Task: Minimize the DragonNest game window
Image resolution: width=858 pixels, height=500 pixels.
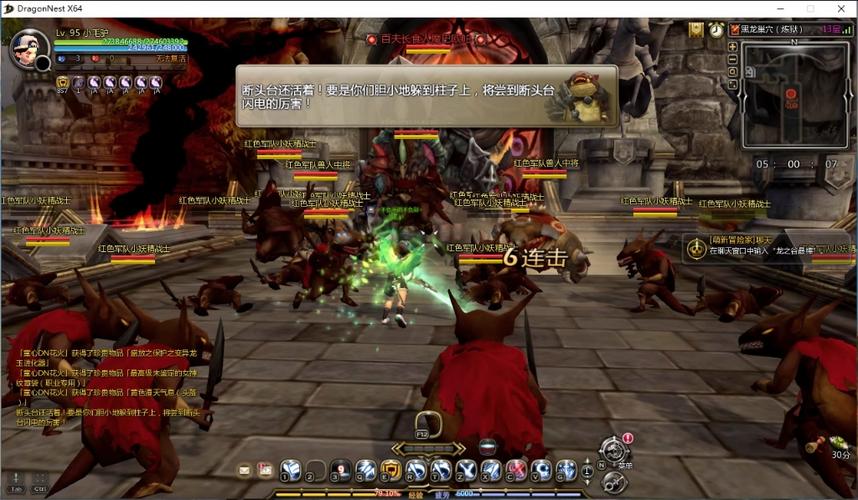Action: (x=785, y=9)
